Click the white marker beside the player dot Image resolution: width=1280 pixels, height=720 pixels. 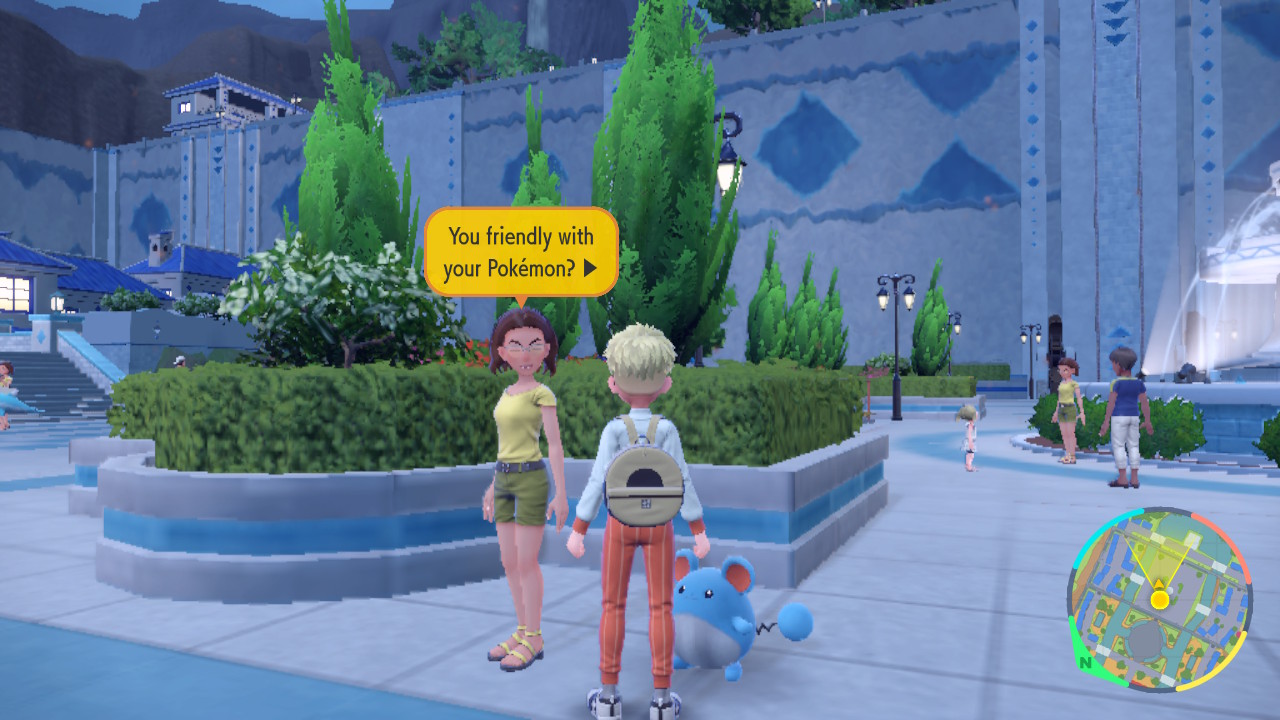tap(1171, 590)
